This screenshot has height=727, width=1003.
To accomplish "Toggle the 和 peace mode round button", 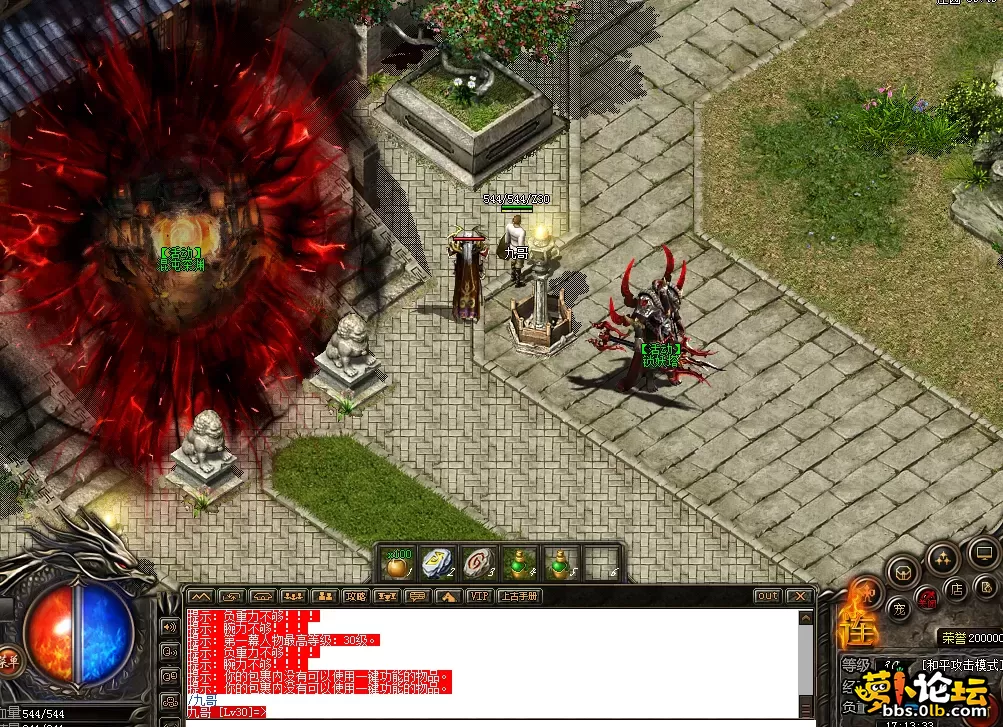I will click(868, 592).
